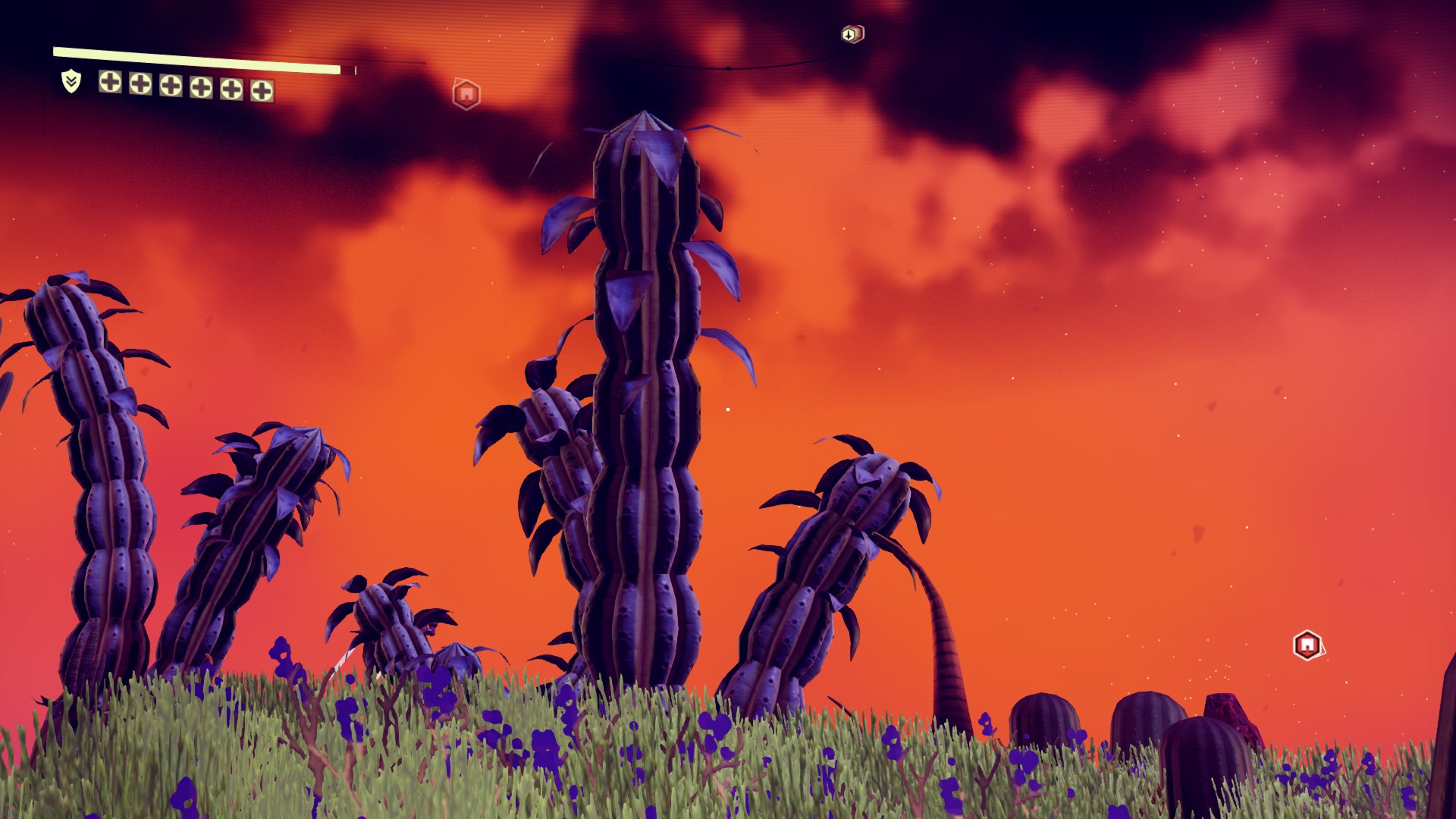
Task: Click the shield chevron icon
Action: [x=71, y=81]
